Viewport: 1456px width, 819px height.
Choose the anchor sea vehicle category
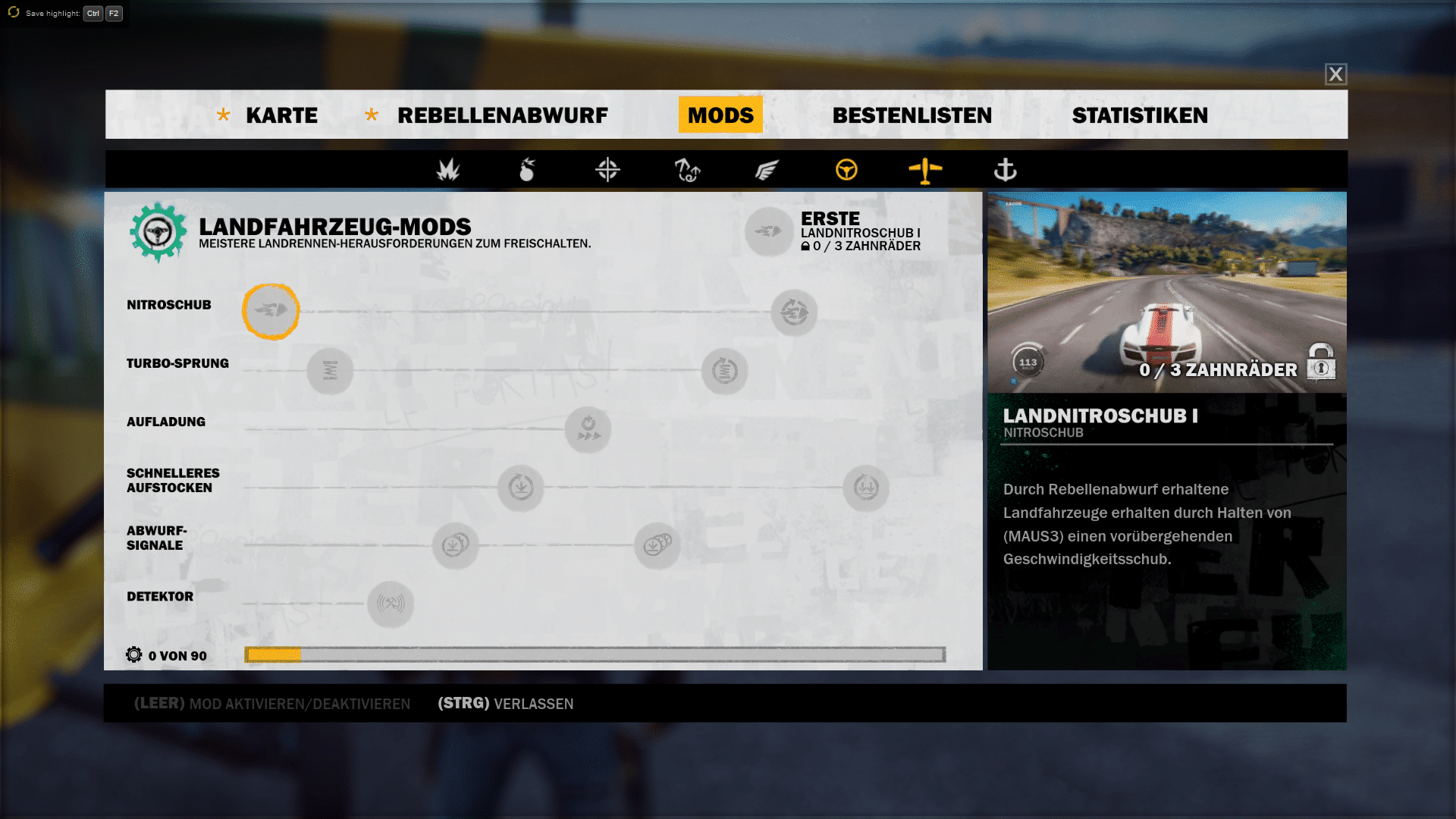coord(1005,170)
